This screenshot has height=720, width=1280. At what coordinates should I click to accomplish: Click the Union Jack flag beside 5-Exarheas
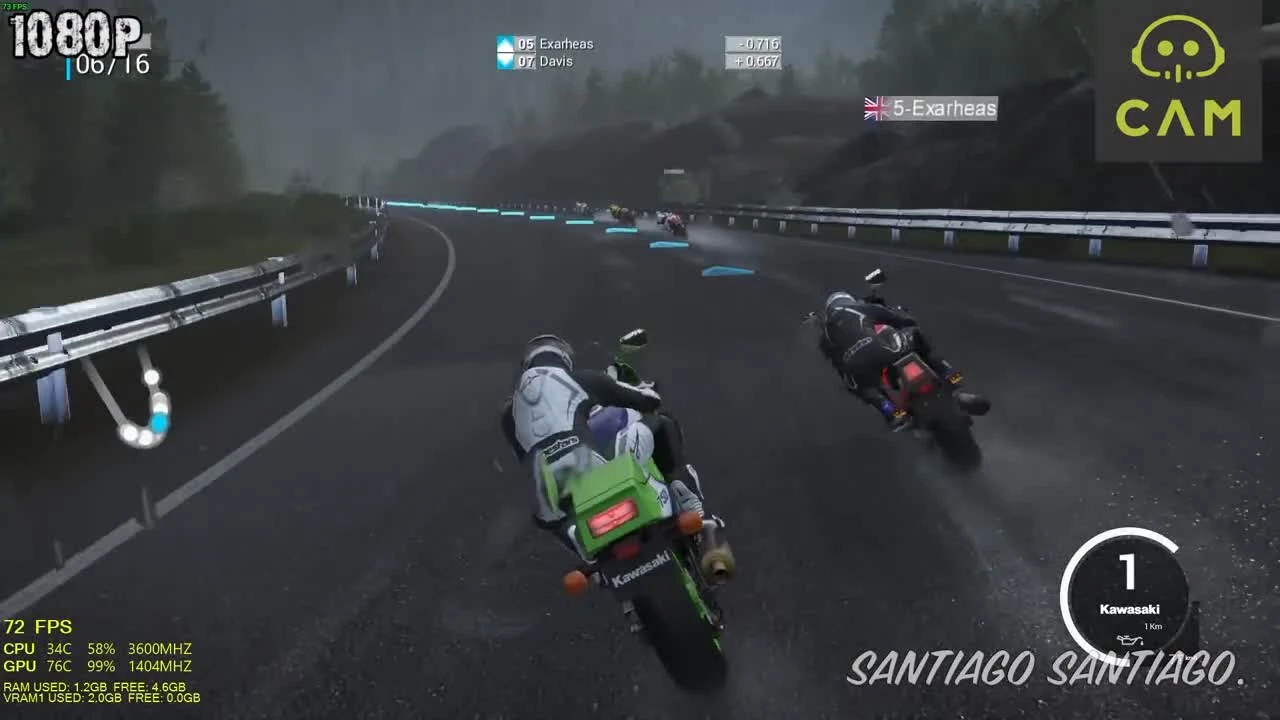coord(874,108)
